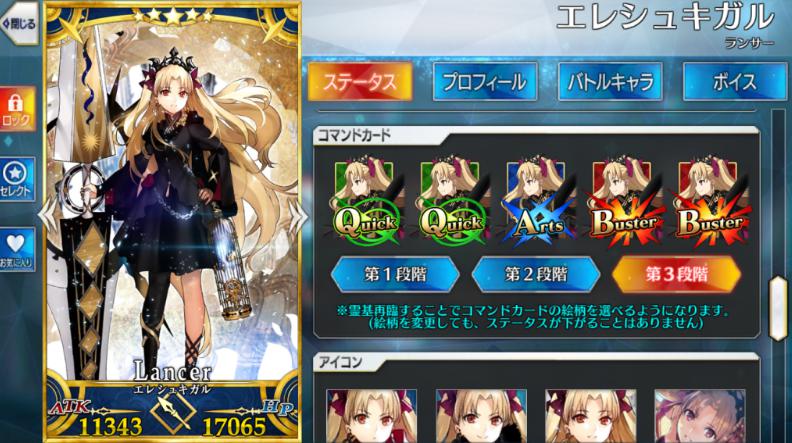Show the バトルキャラ tab
792x443 pixels.
click(x=612, y=81)
